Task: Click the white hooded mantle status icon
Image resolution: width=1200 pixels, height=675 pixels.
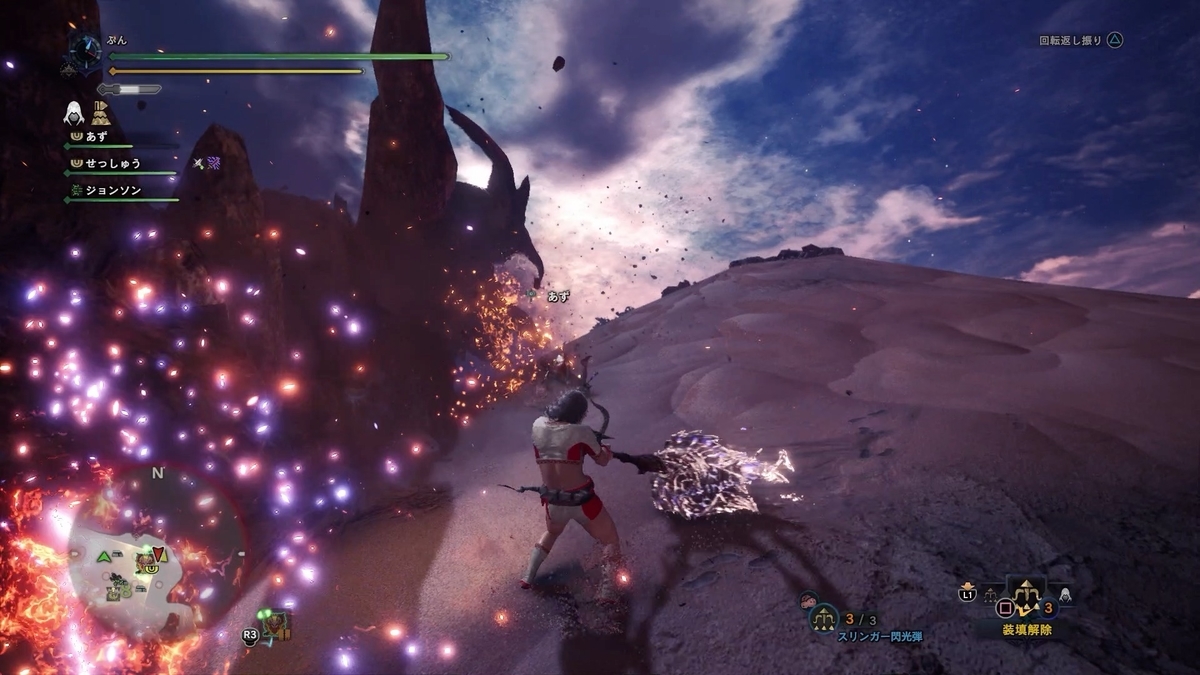Action: coord(73,112)
